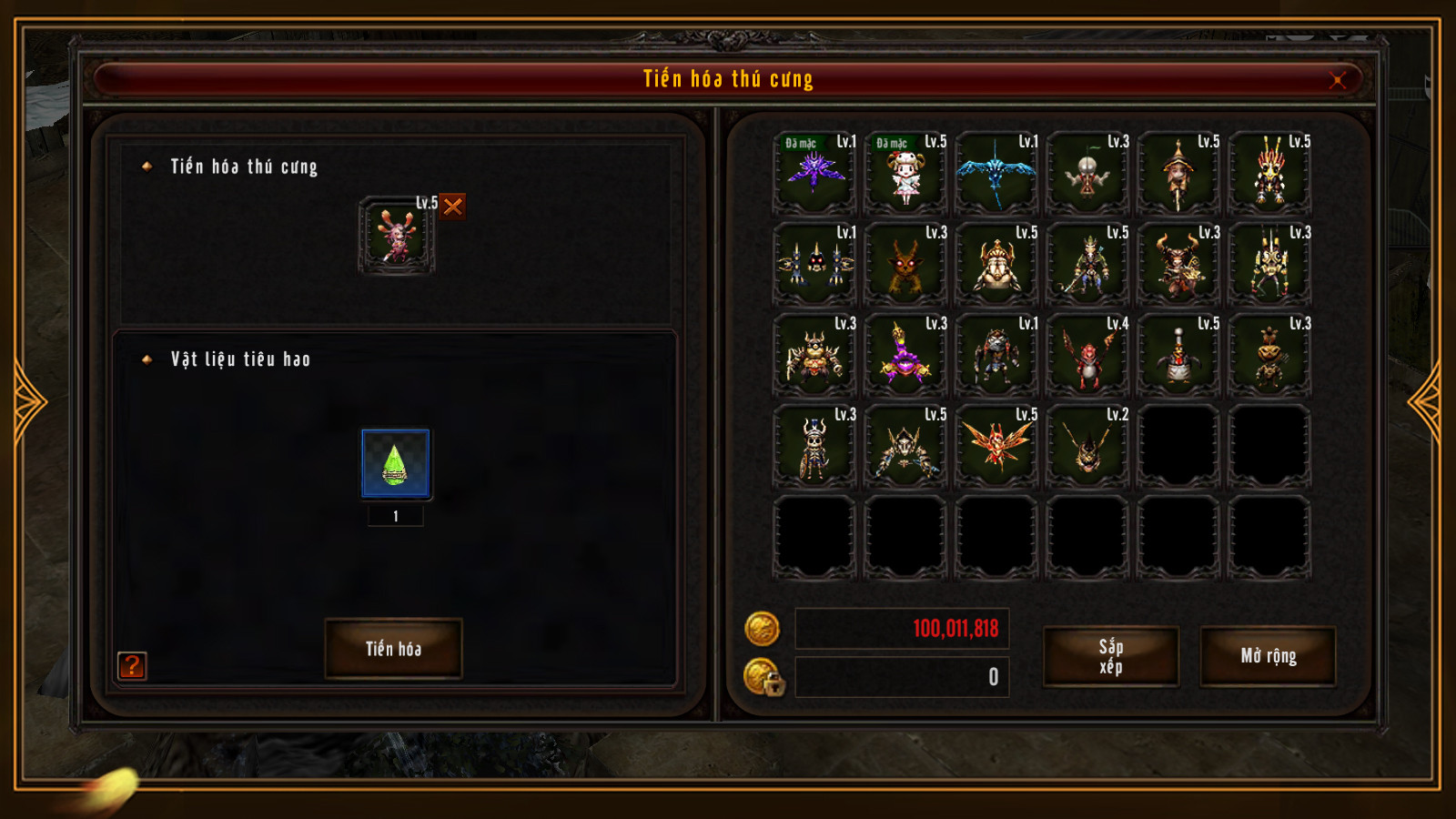
Task: Close the Tiến hóa thú cưng window
Action: click(x=1337, y=80)
